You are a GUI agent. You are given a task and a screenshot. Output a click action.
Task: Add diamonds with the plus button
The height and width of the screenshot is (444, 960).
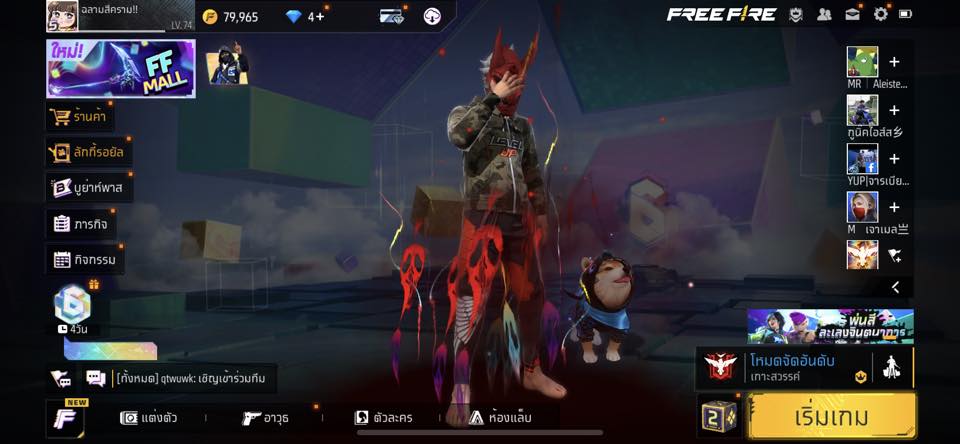pyautogui.click(x=321, y=16)
